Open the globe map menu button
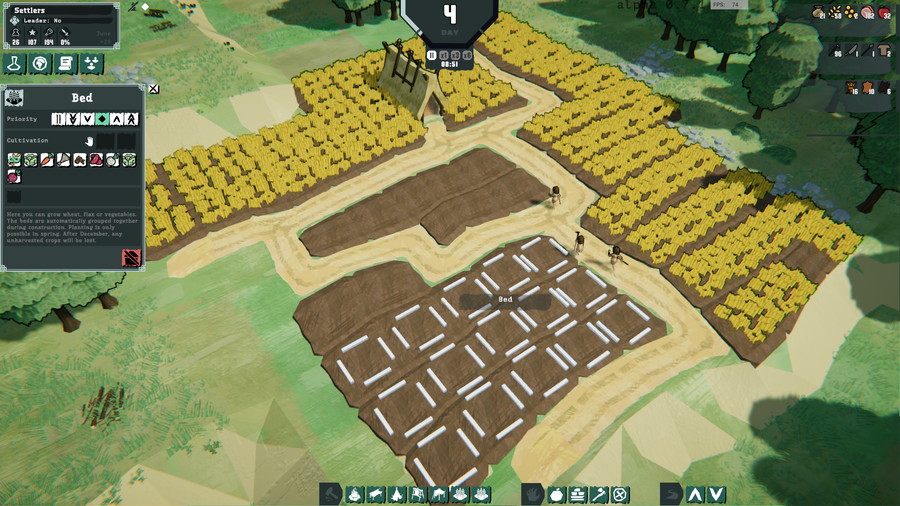Screen dimensions: 900x506 (x=40, y=64)
